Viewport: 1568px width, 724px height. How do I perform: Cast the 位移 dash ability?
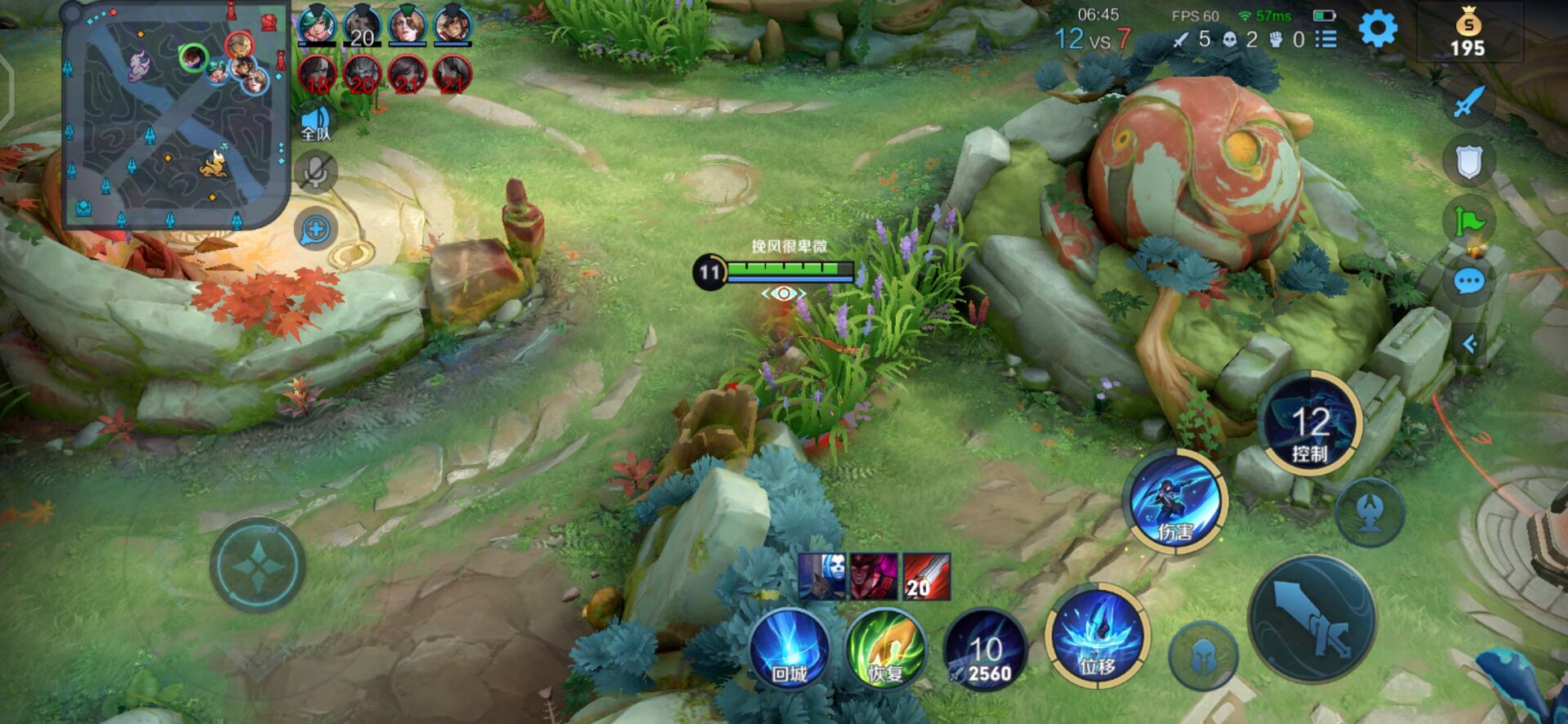tap(1098, 636)
